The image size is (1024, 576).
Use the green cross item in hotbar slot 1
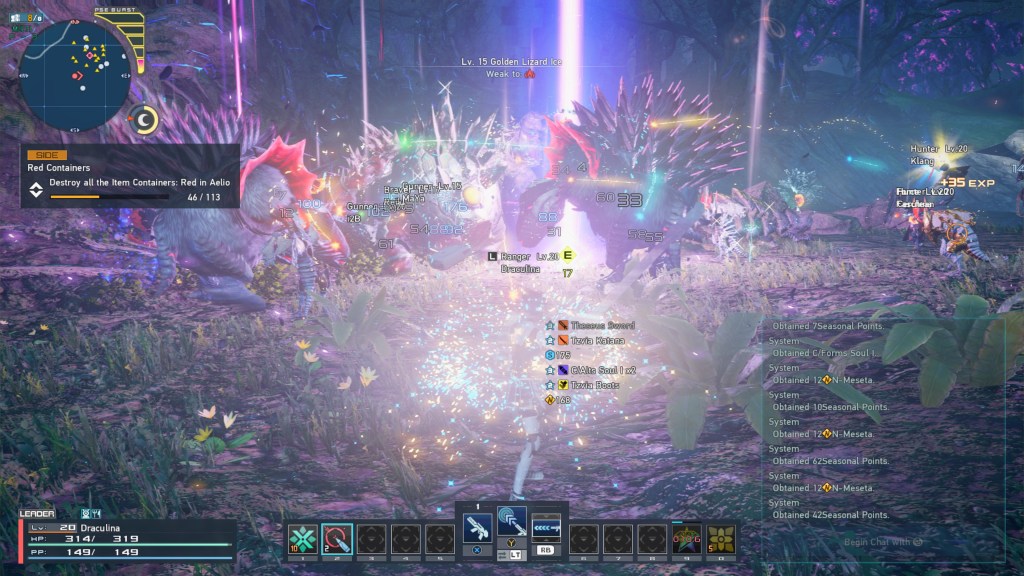click(x=303, y=539)
